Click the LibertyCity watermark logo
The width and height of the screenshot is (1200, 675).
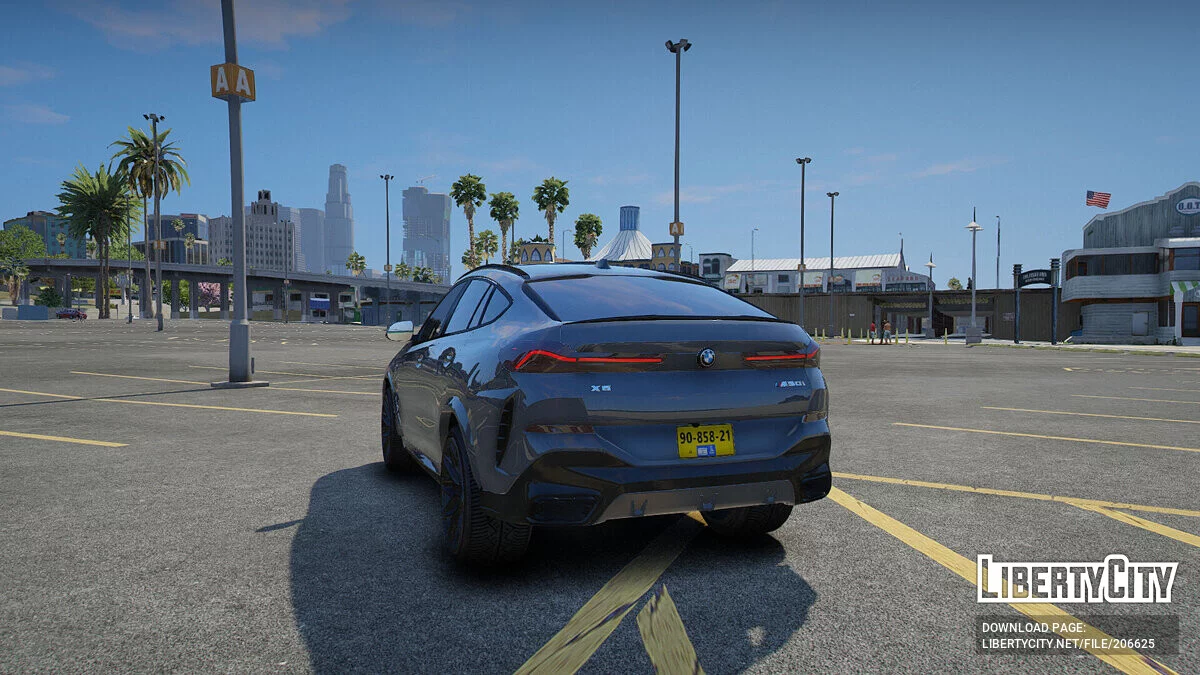tap(1077, 580)
